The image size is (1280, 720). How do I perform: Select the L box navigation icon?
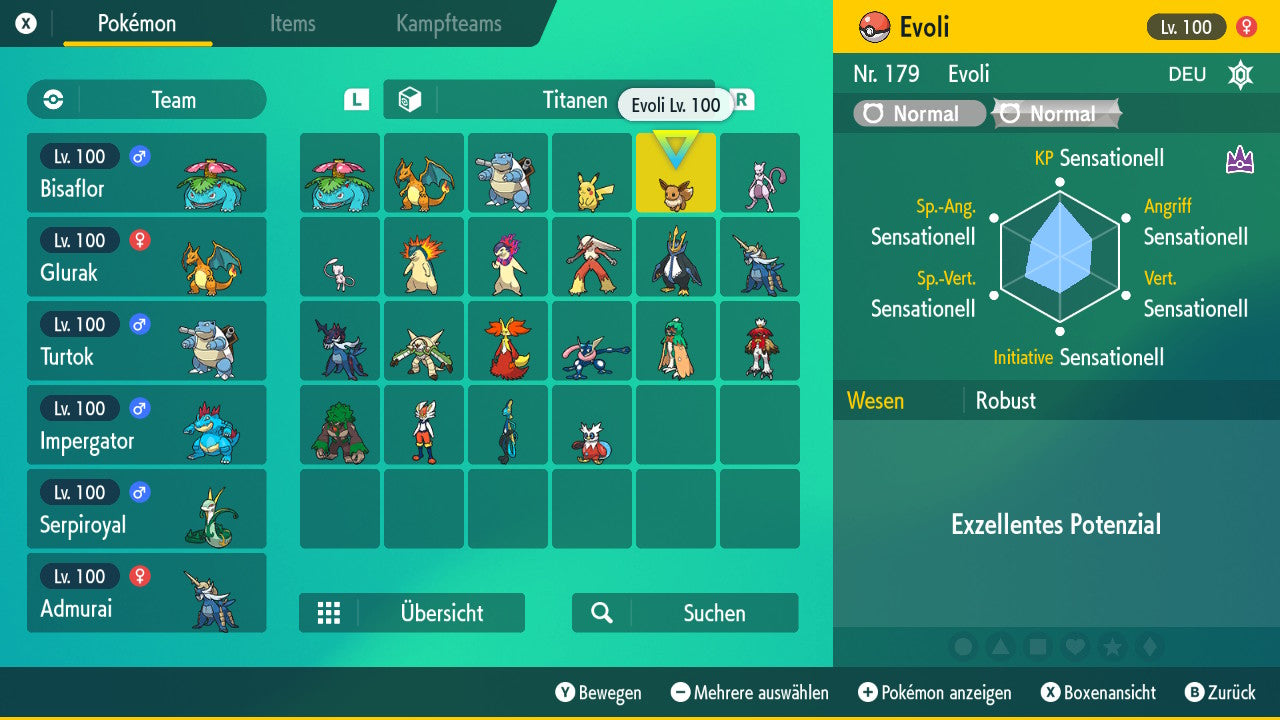[x=357, y=100]
